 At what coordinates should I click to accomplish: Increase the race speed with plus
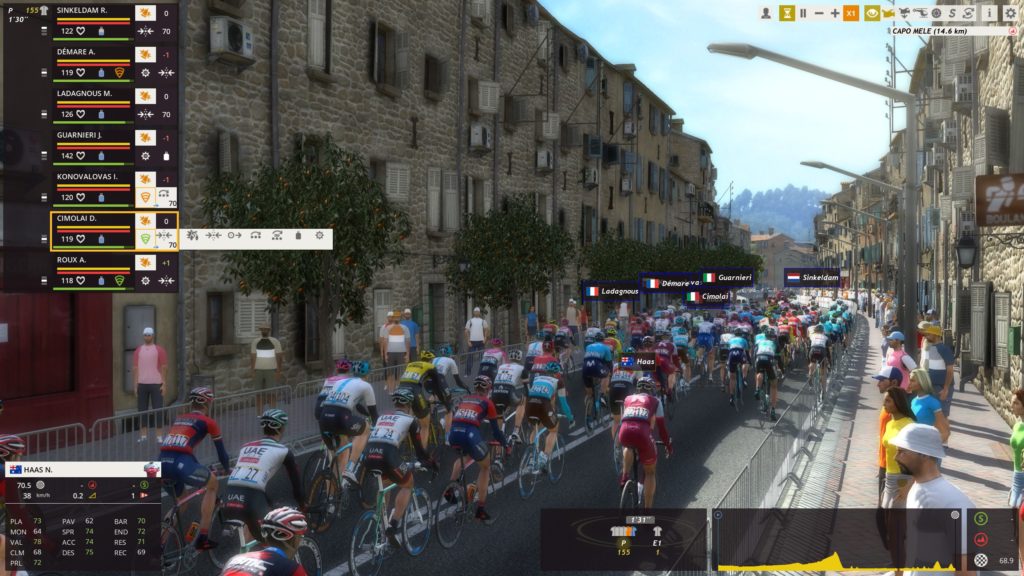pyautogui.click(x=835, y=13)
